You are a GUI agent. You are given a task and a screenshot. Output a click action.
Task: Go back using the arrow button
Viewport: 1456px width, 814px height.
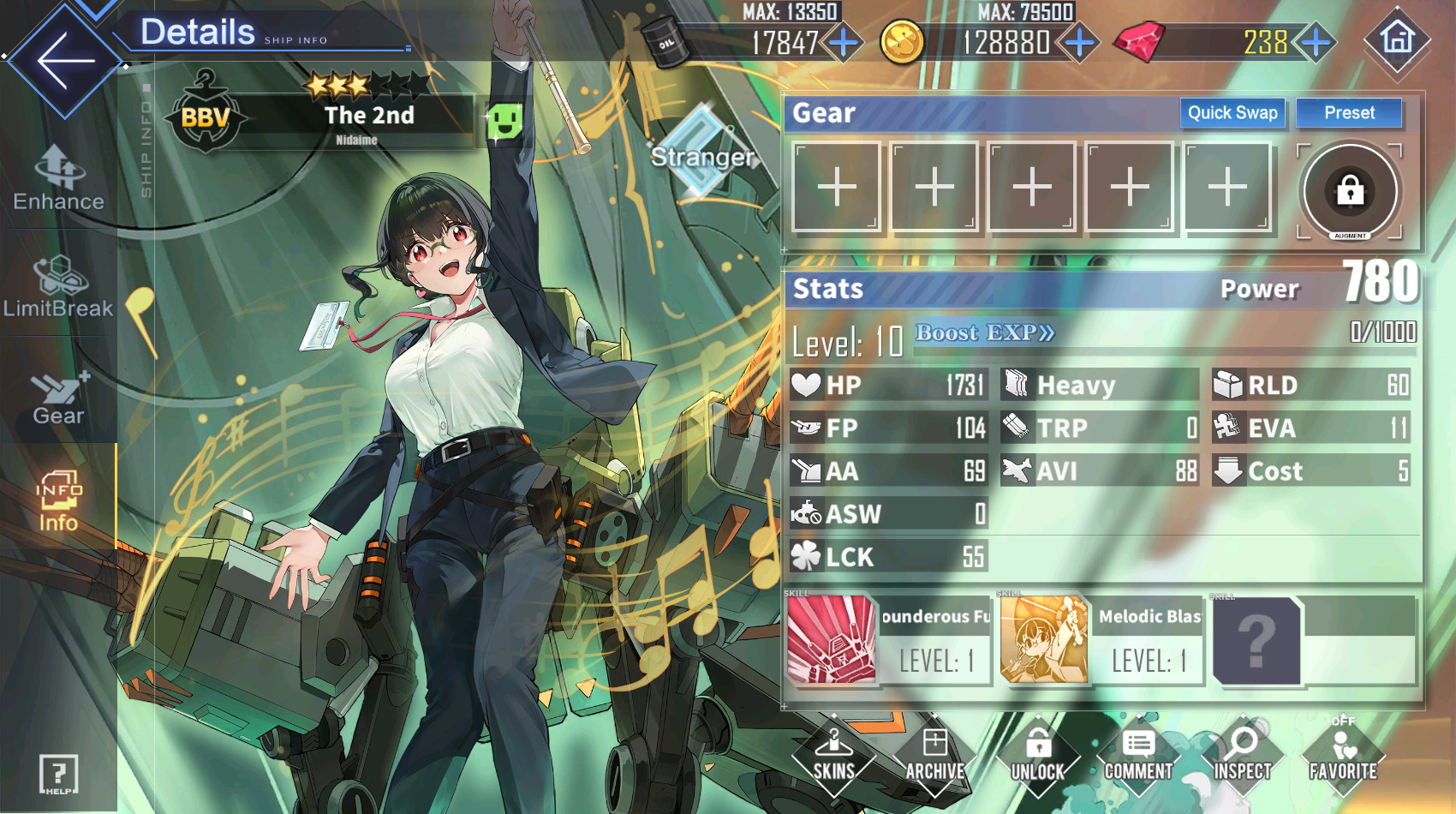point(64,60)
